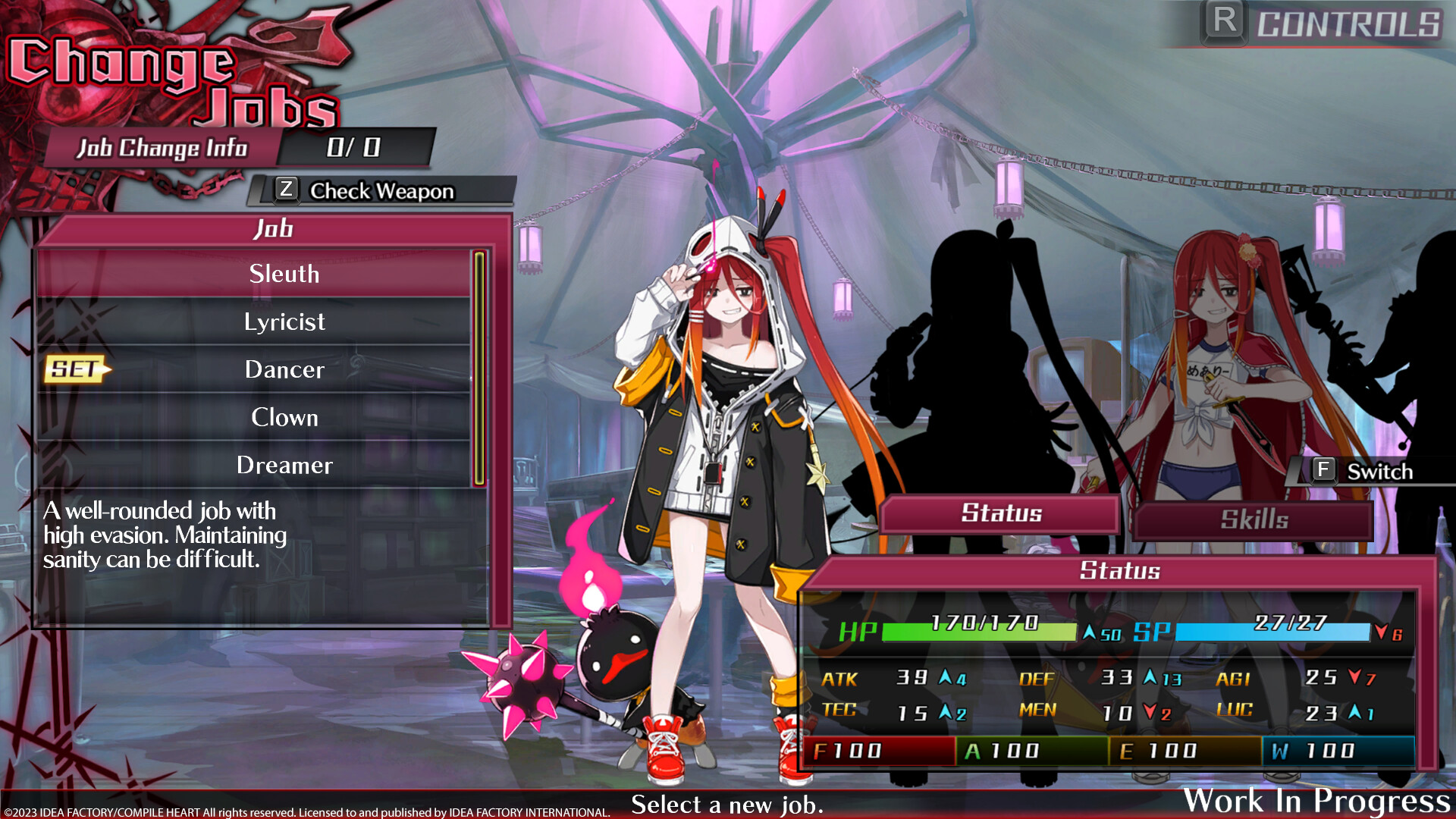Image resolution: width=1456 pixels, height=819 pixels.
Task: Click the Select a new job prompt
Action: pos(728,804)
